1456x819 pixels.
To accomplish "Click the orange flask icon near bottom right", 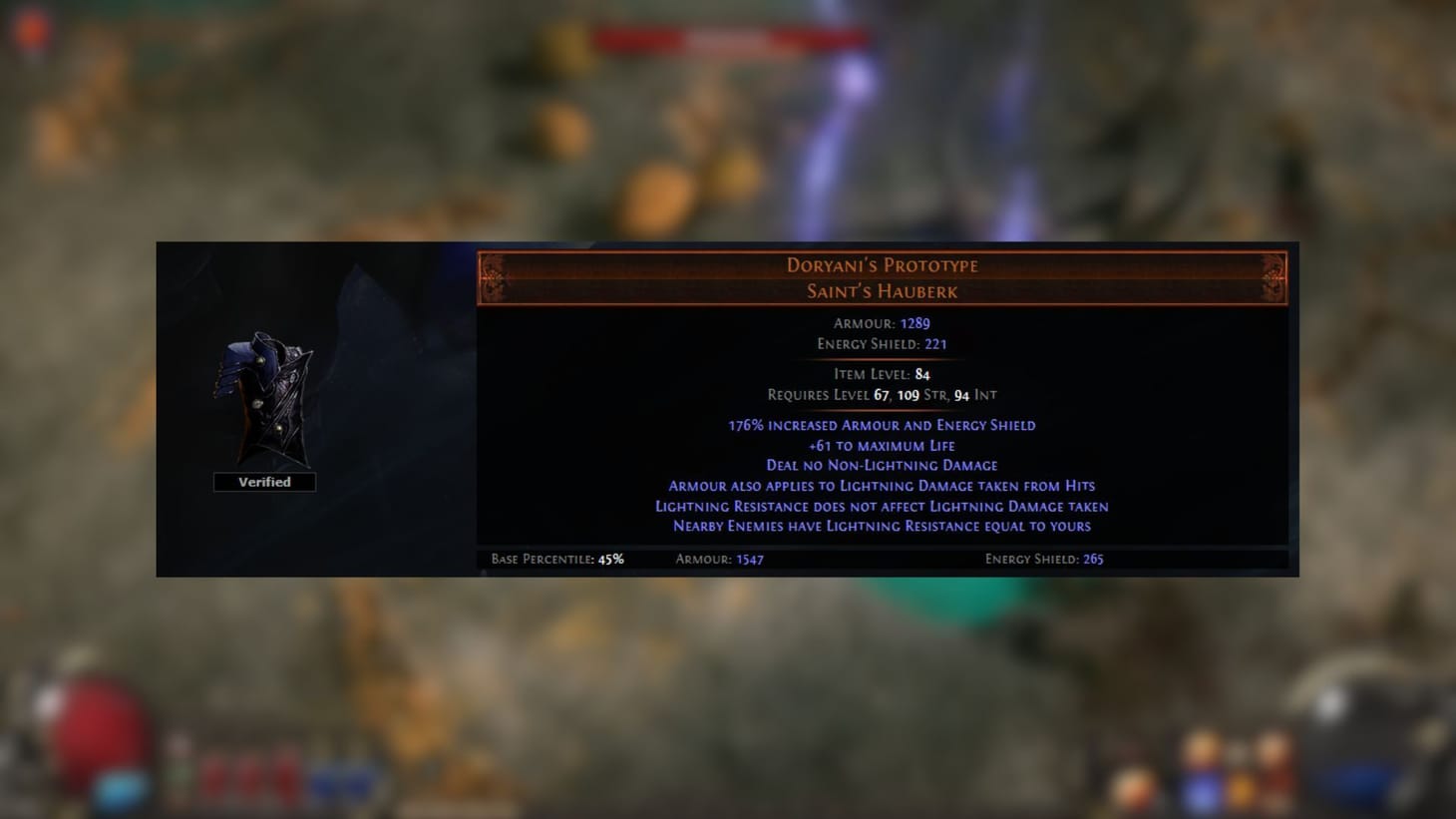I will click(1243, 788).
